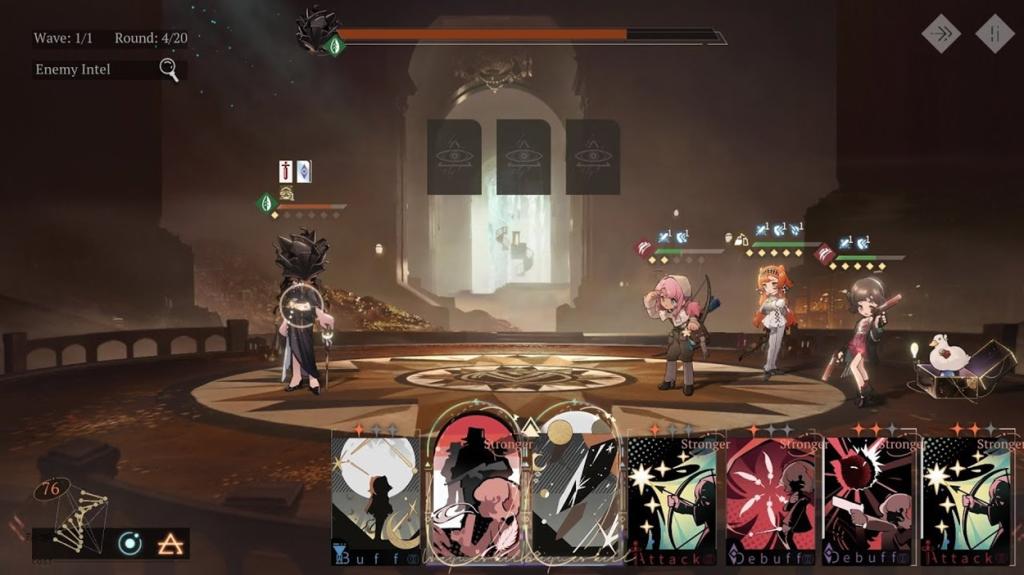Activate the orange triangle sigil icon
1024x575 pixels.
(168, 543)
